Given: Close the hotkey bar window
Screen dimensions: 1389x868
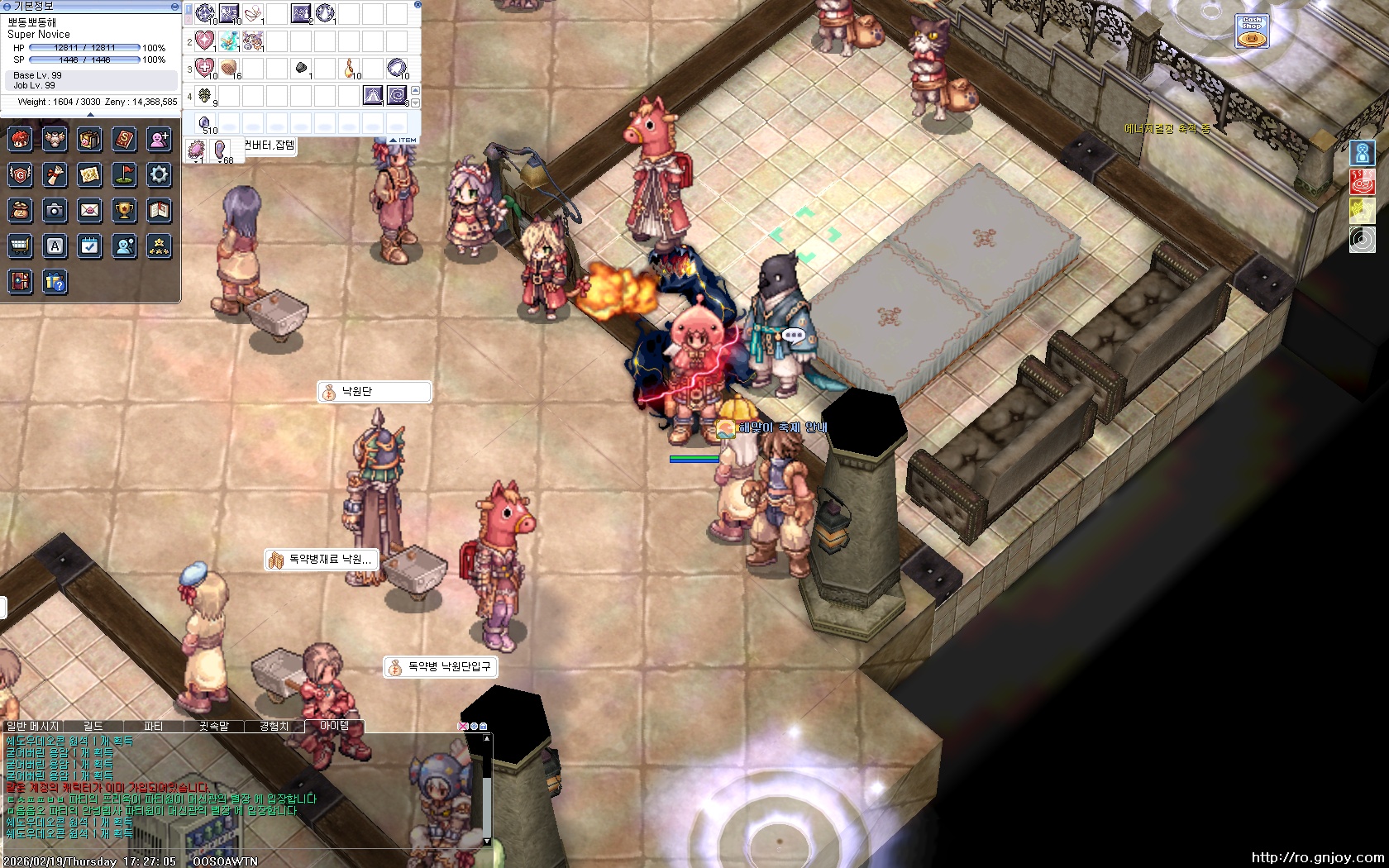Looking at the screenshot, I should (418, 5).
